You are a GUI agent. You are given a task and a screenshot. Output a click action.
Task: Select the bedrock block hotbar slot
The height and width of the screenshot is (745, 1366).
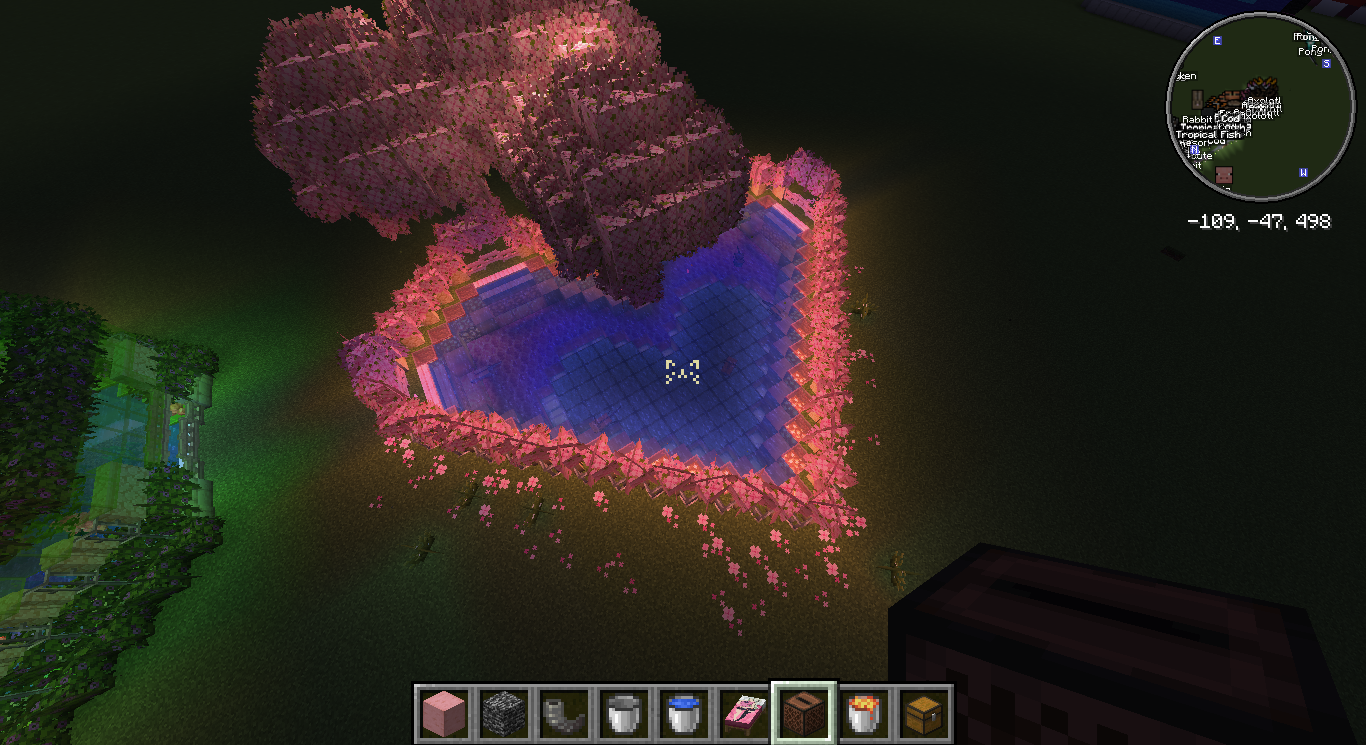click(x=504, y=714)
